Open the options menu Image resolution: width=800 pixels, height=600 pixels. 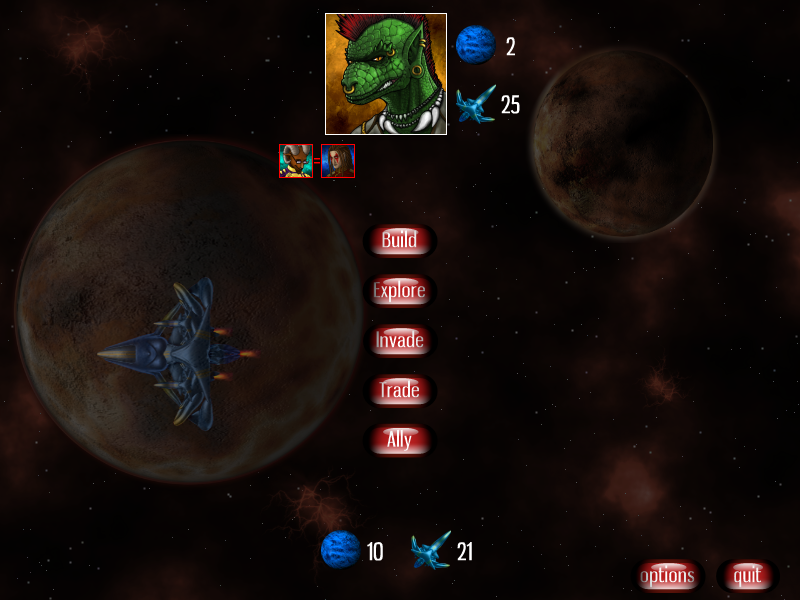pos(667,576)
